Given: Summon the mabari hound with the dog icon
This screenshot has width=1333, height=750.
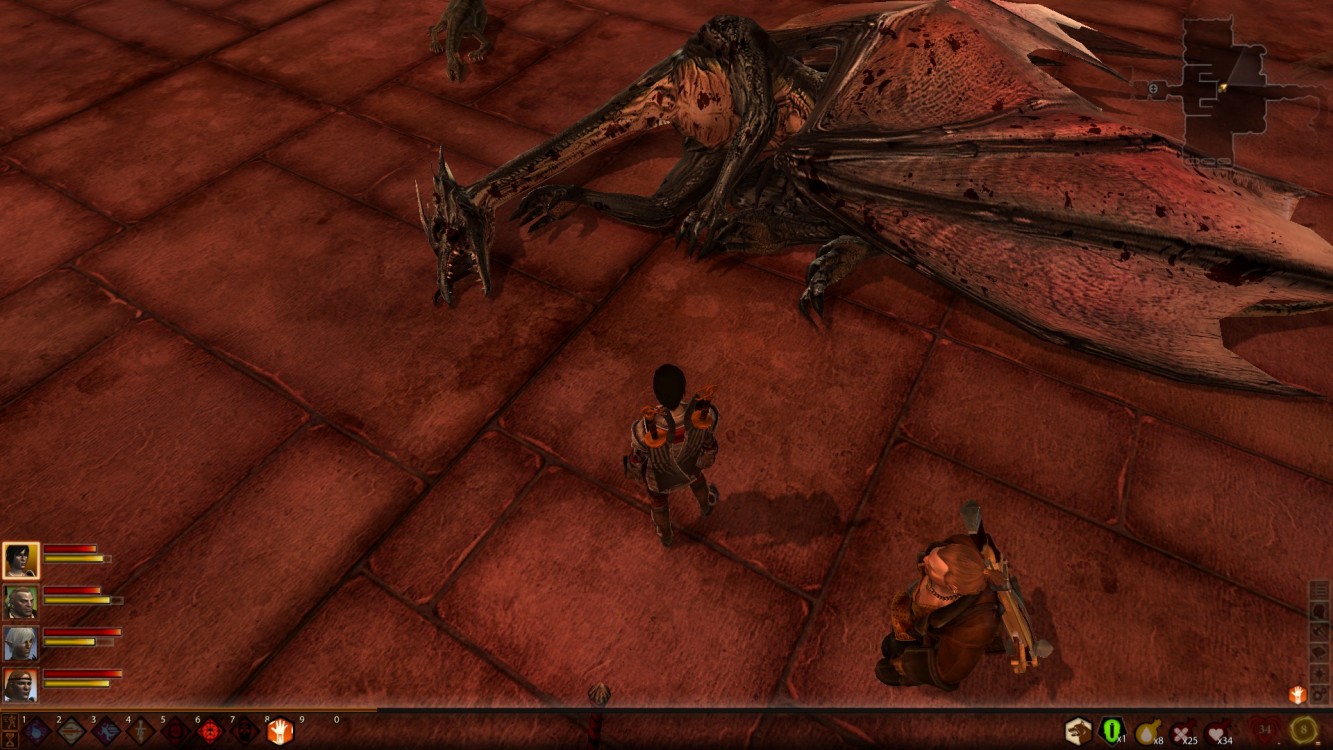Looking at the screenshot, I should click(x=1077, y=731).
